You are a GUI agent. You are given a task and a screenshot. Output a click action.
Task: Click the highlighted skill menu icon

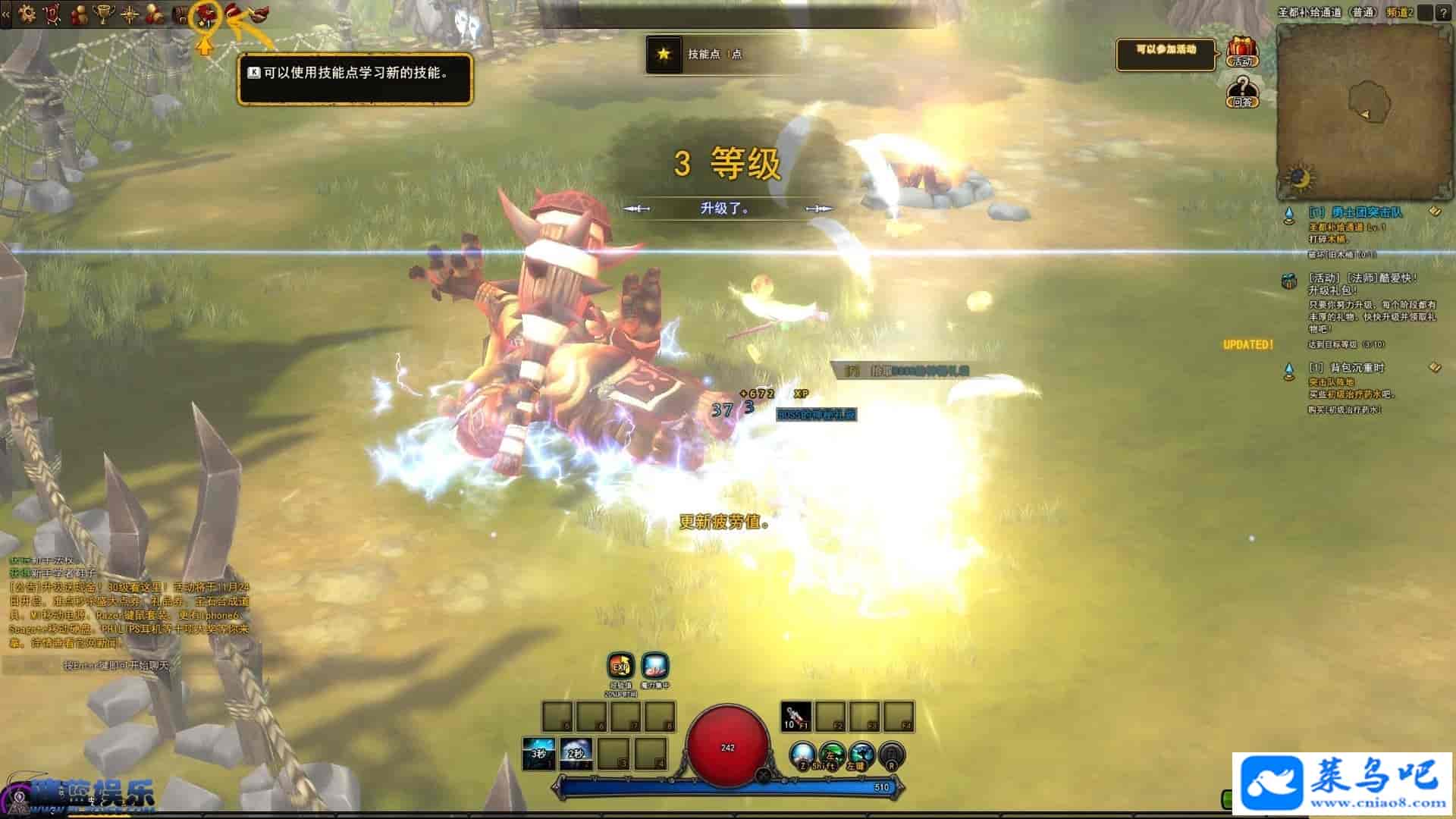coord(205,14)
